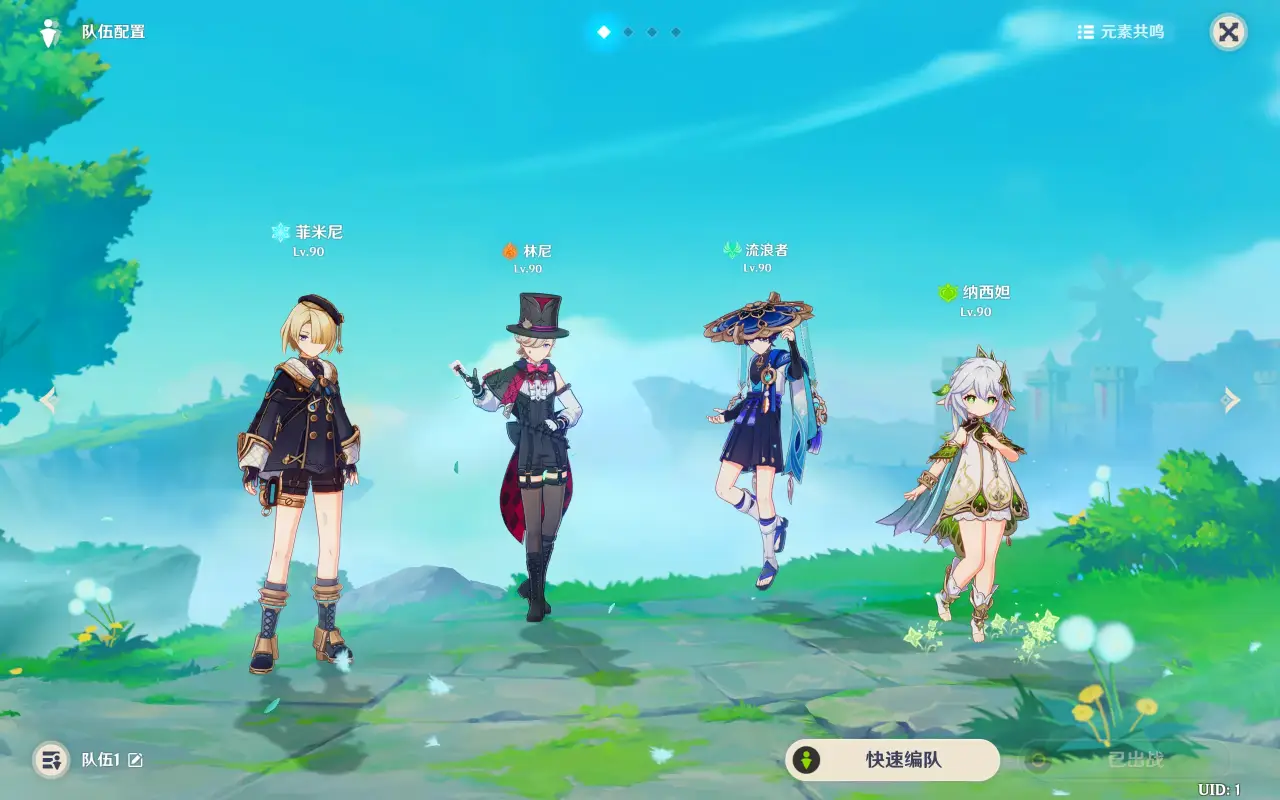The width and height of the screenshot is (1280, 800).
Task: Click the 快速编队 quick setup button
Action: click(892, 760)
